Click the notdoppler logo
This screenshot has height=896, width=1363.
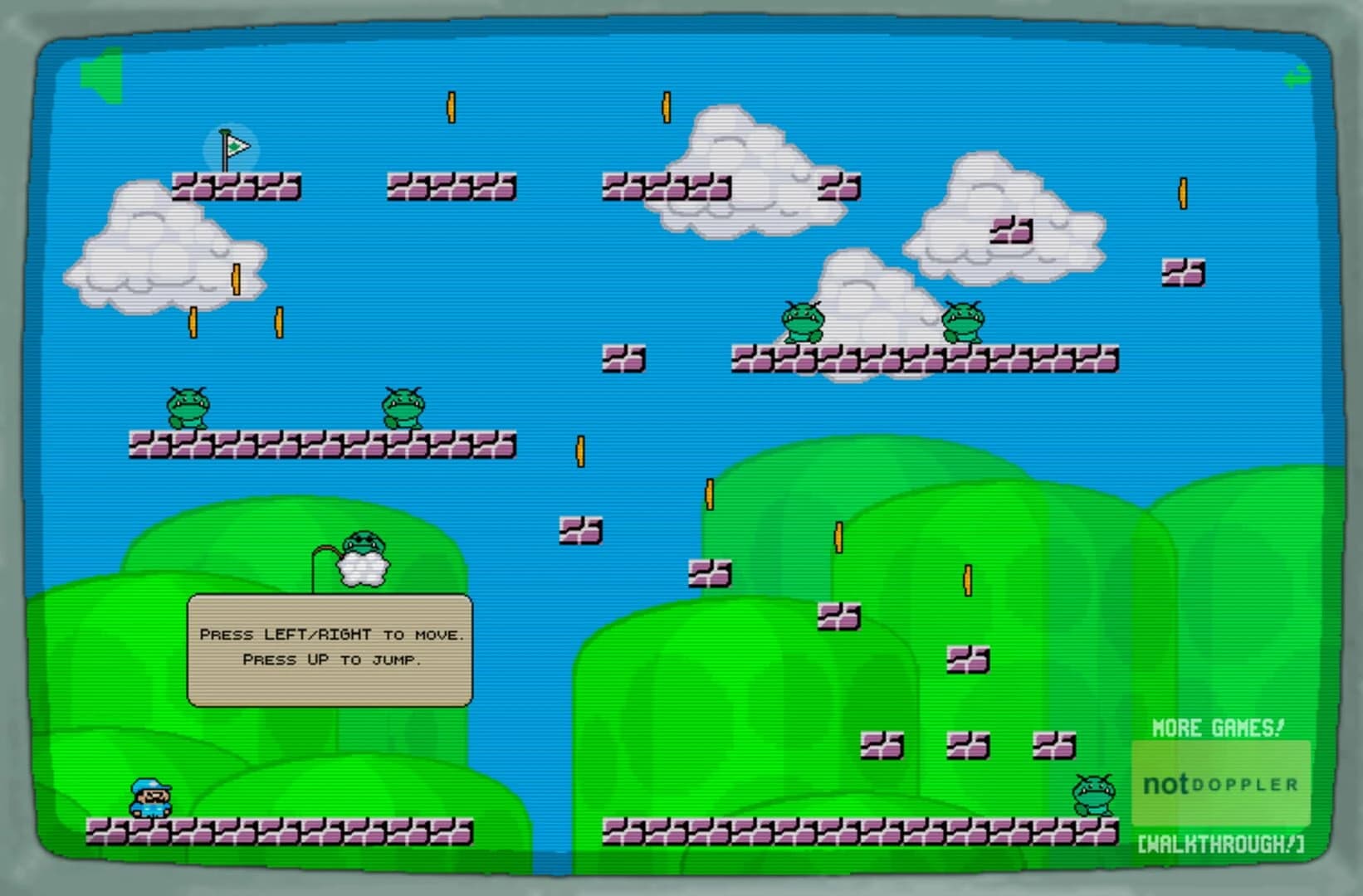[1220, 782]
